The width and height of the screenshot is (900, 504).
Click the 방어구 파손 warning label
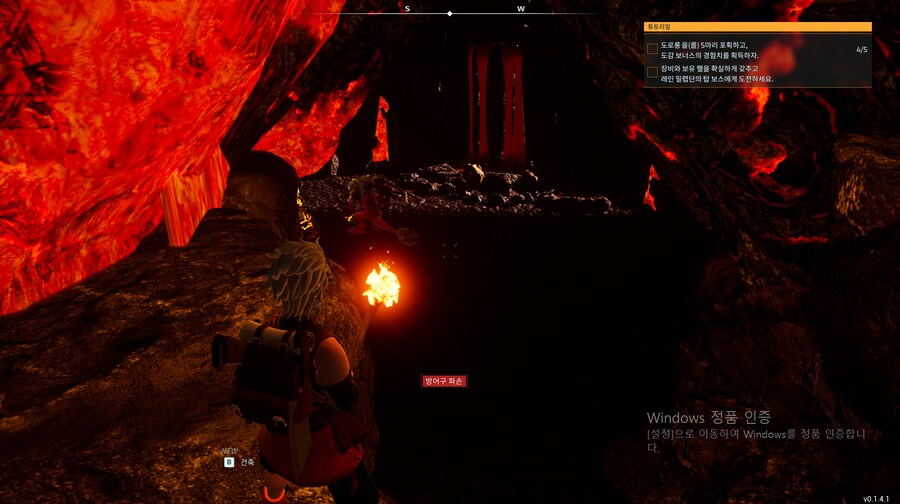pyautogui.click(x=445, y=381)
